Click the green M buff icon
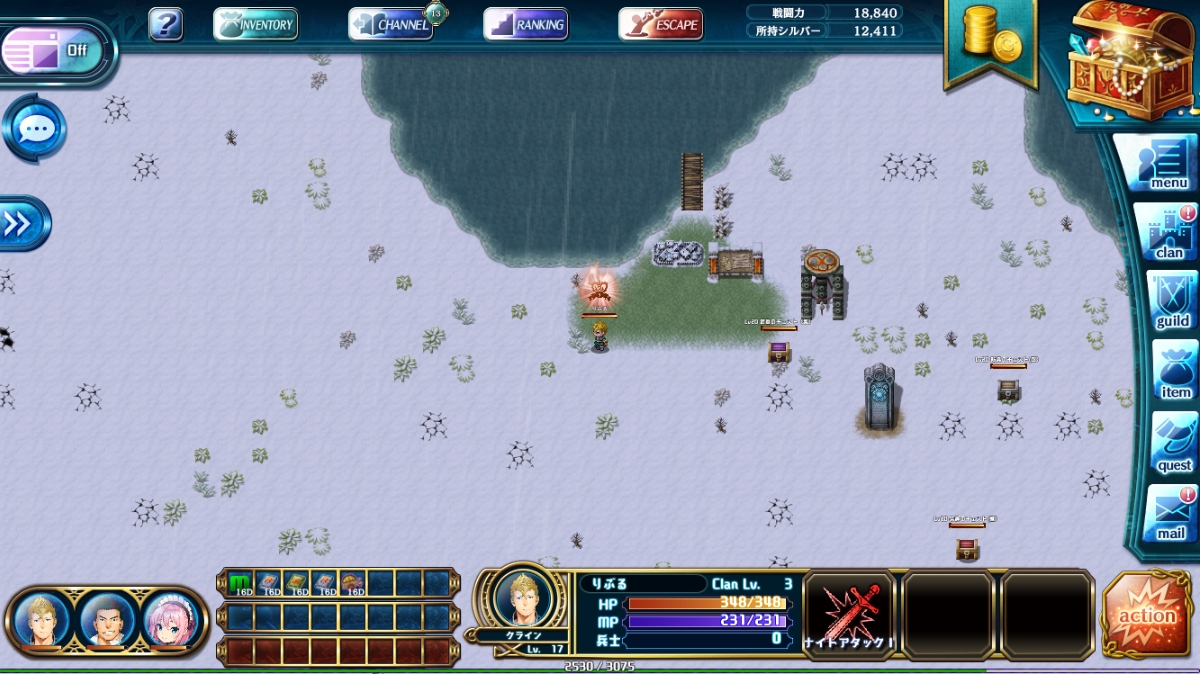This screenshot has width=1200, height=674. [x=241, y=583]
